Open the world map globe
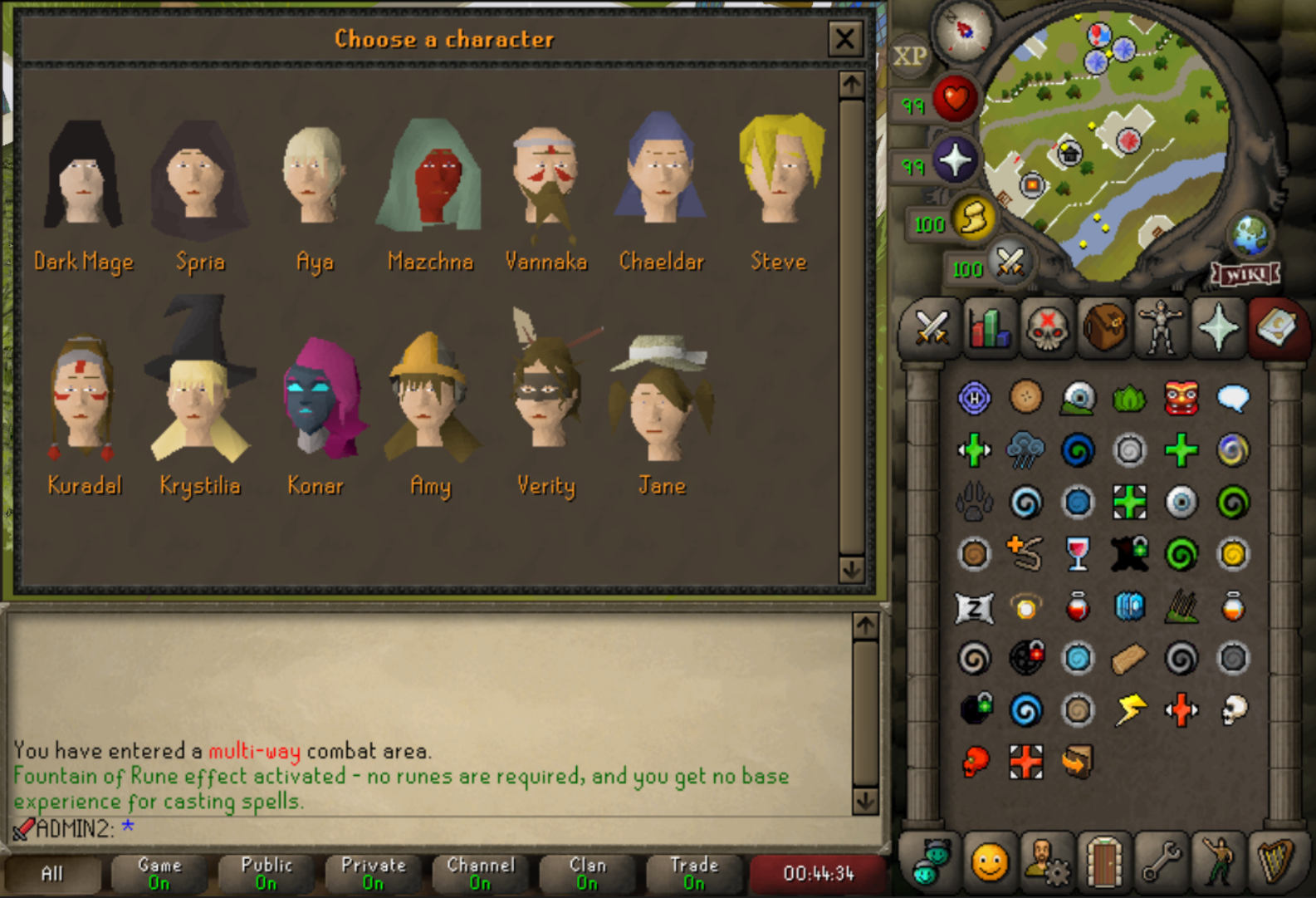Viewport: 1316px width, 898px height. coord(1250,235)
